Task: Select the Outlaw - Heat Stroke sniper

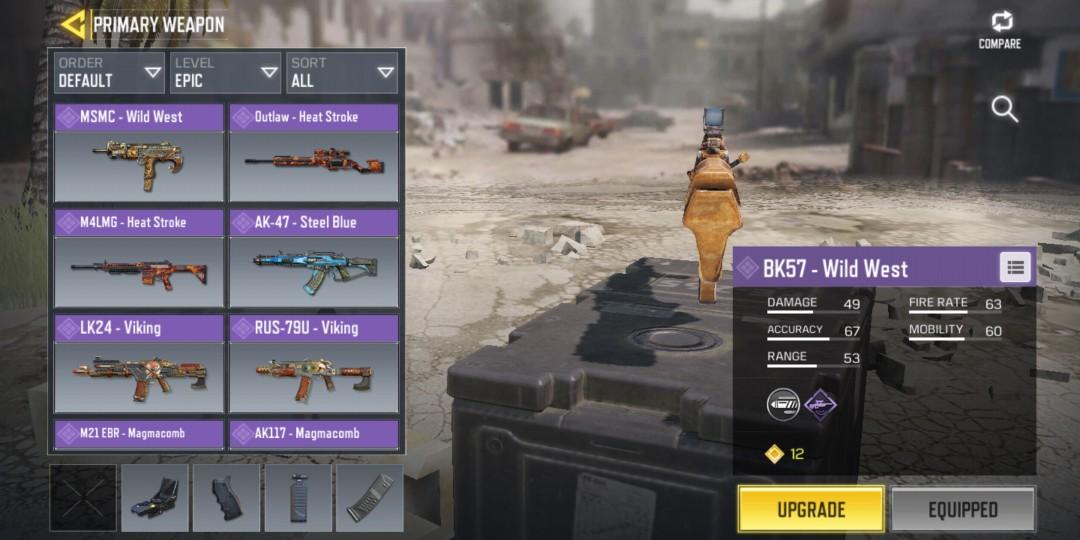Action: pyautogui.click(x=314, y=152)
